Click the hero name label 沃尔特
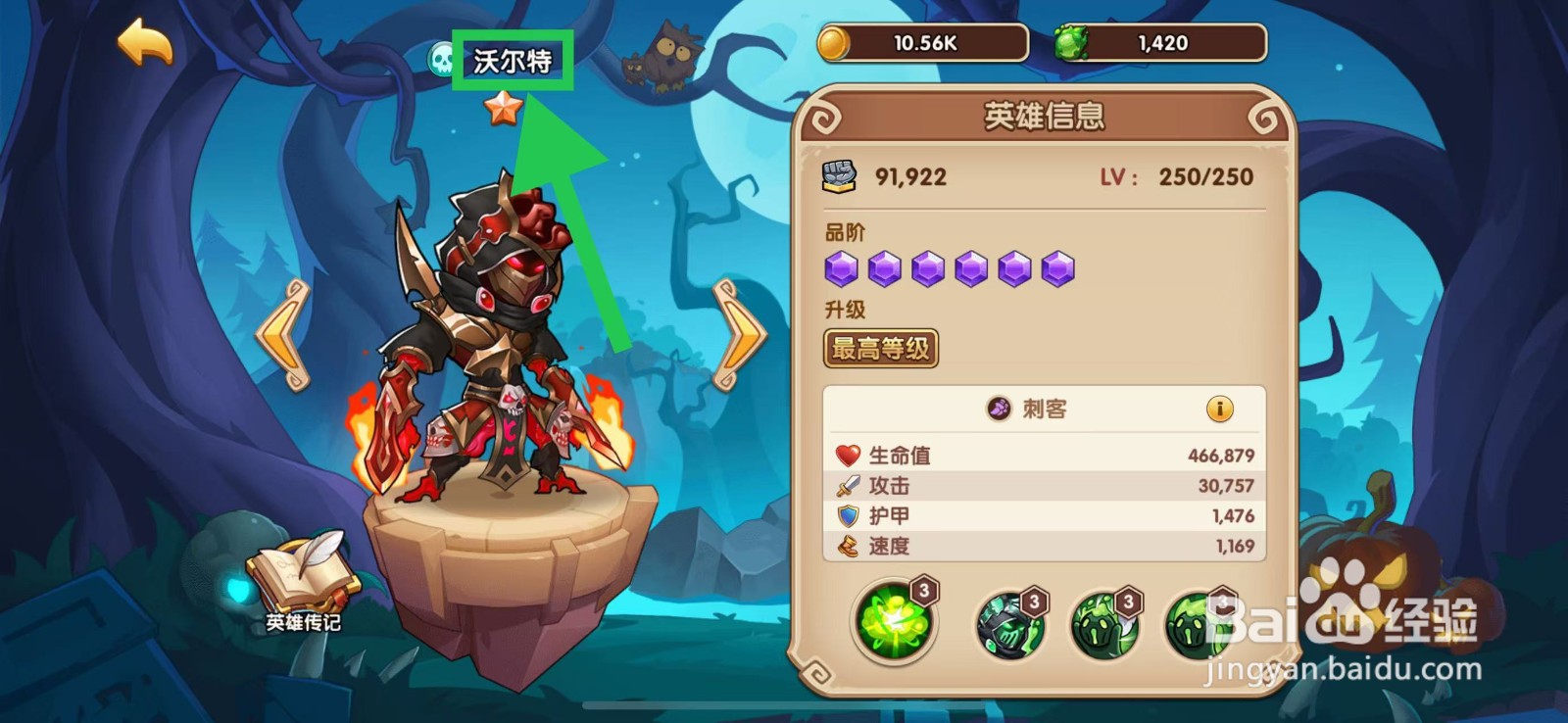Screen dimensions: 1568x723 [512, 61]
